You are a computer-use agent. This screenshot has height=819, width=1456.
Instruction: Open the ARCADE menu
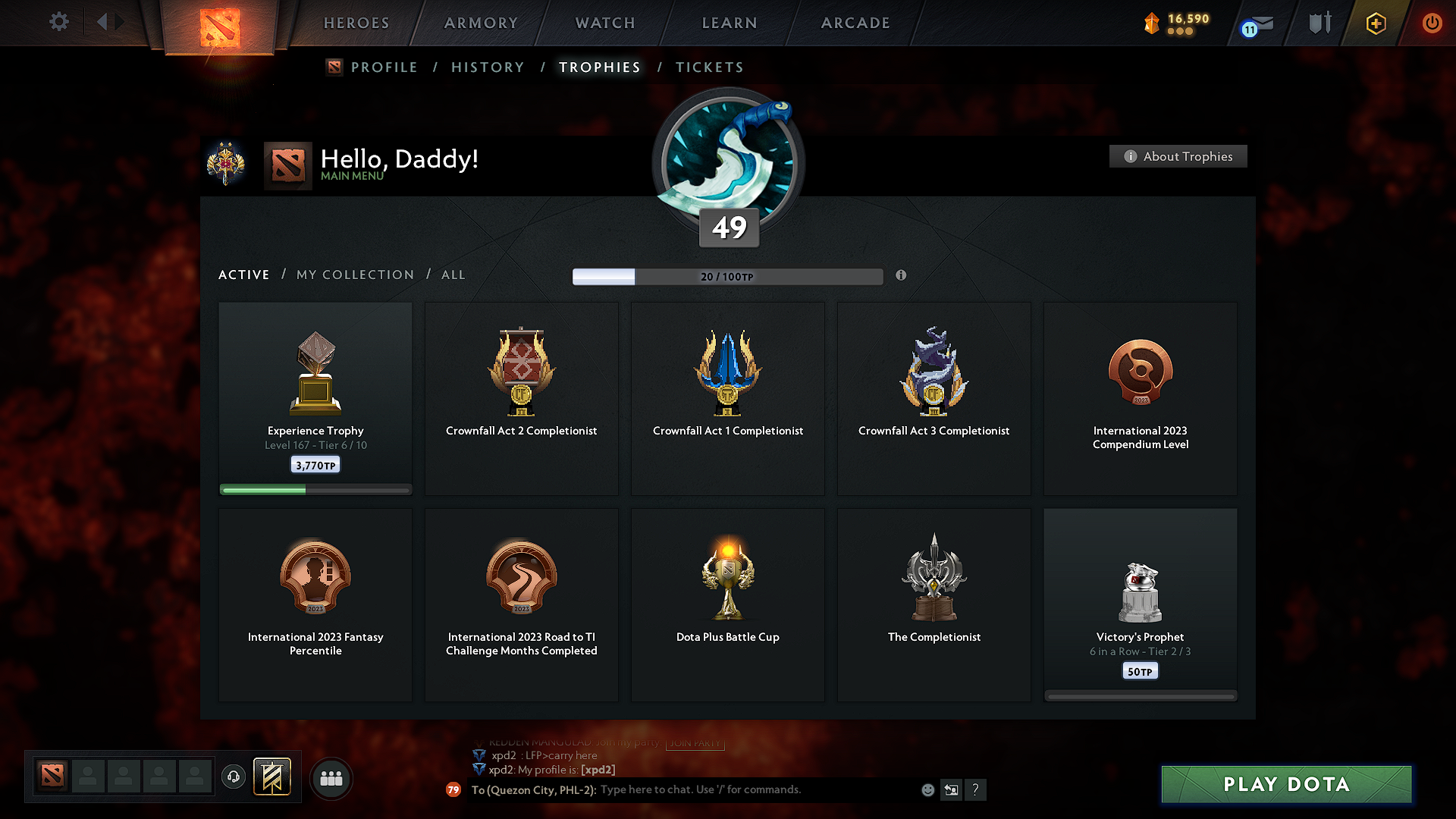[855, 23]
